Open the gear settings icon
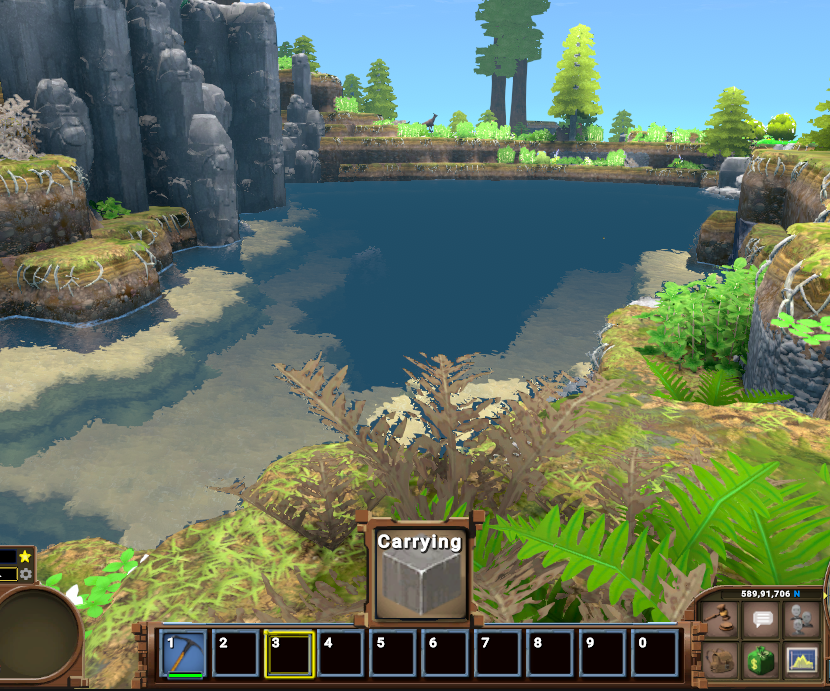Image resolution: width=830 pixels, height=691 pixels. [x=25, y=574]
